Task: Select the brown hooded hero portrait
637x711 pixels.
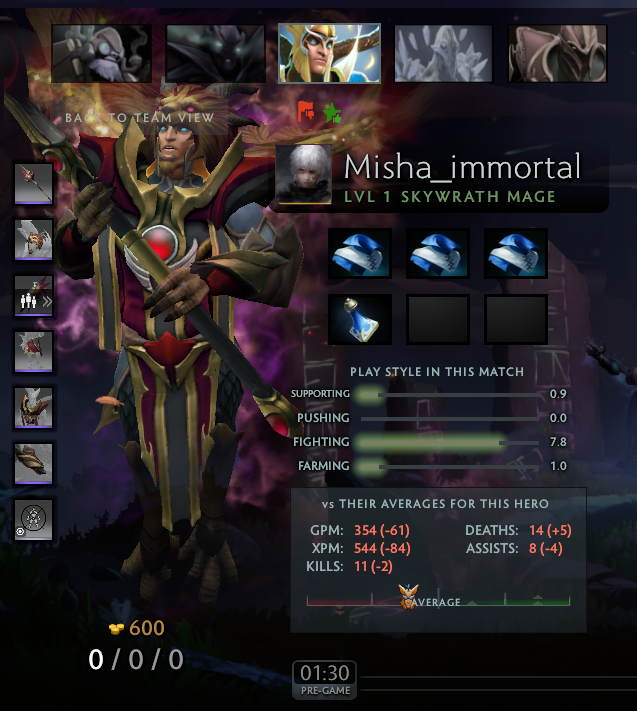Action: 557,53
